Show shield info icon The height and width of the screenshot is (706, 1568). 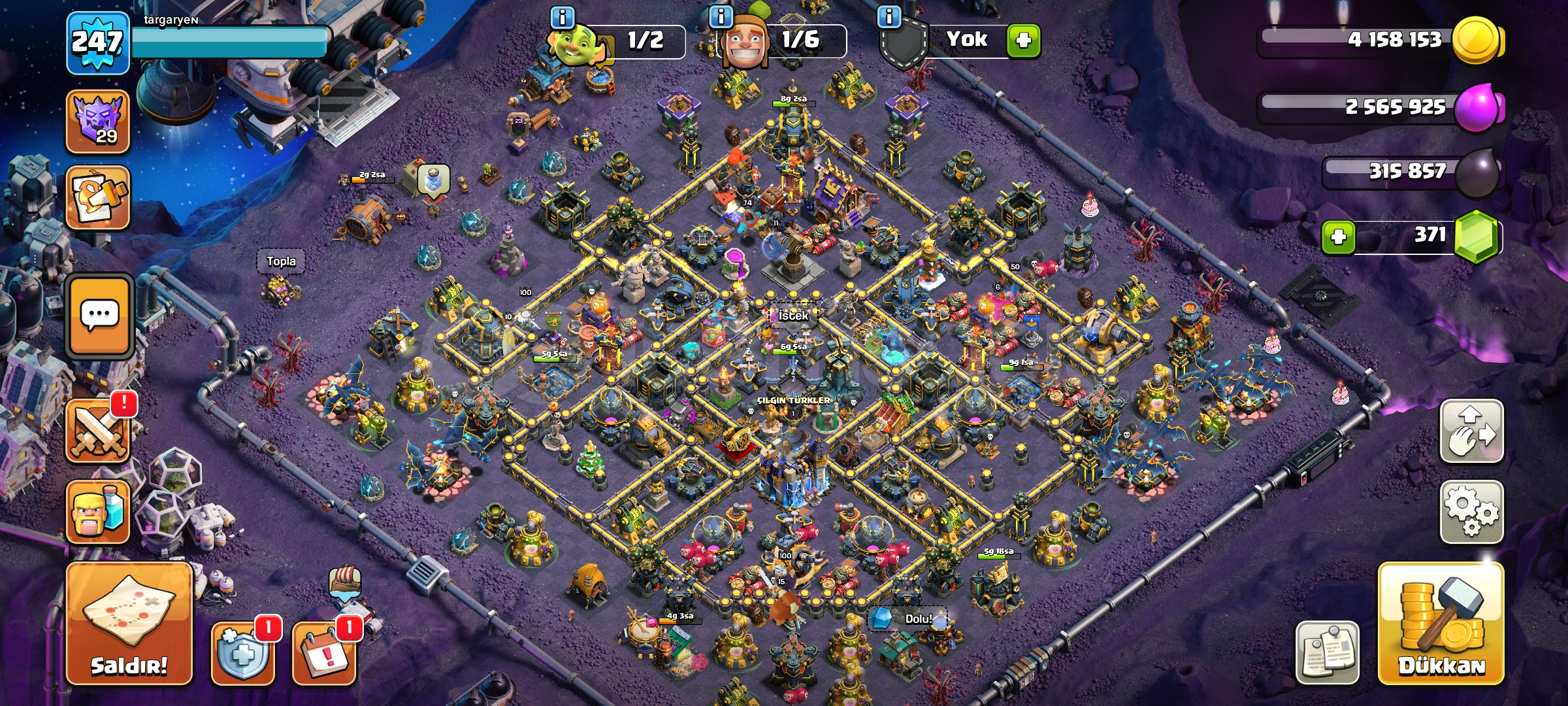click(x=889, y=16)
